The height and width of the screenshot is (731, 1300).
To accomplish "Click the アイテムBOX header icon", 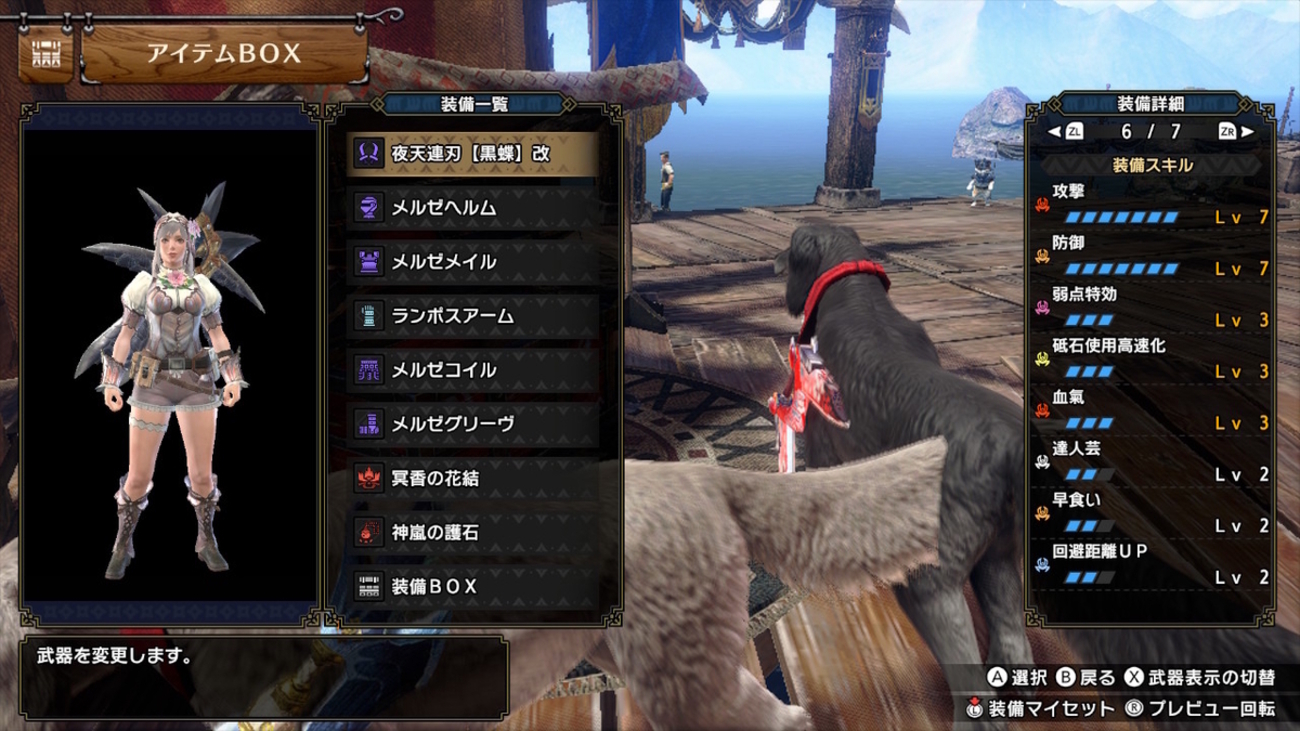I will pos(46,54).
